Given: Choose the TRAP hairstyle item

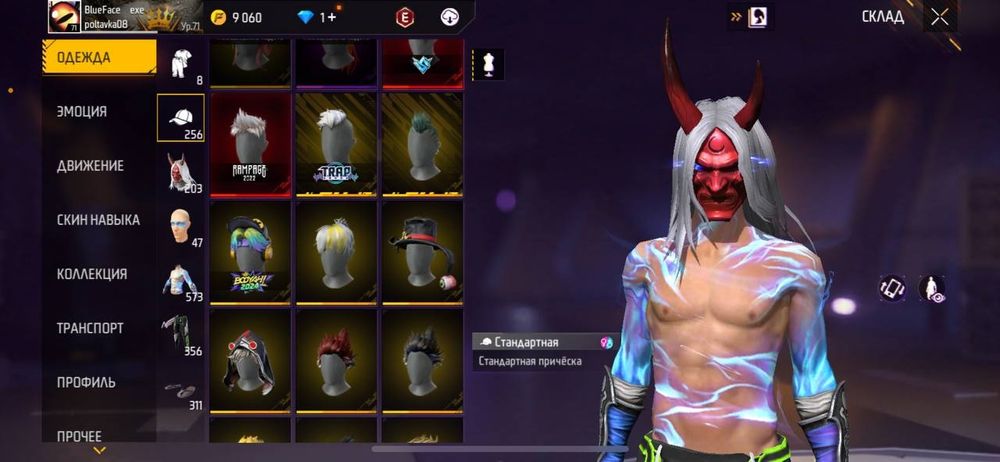Looking at the screenshot, I should click(x=337, y=143).
